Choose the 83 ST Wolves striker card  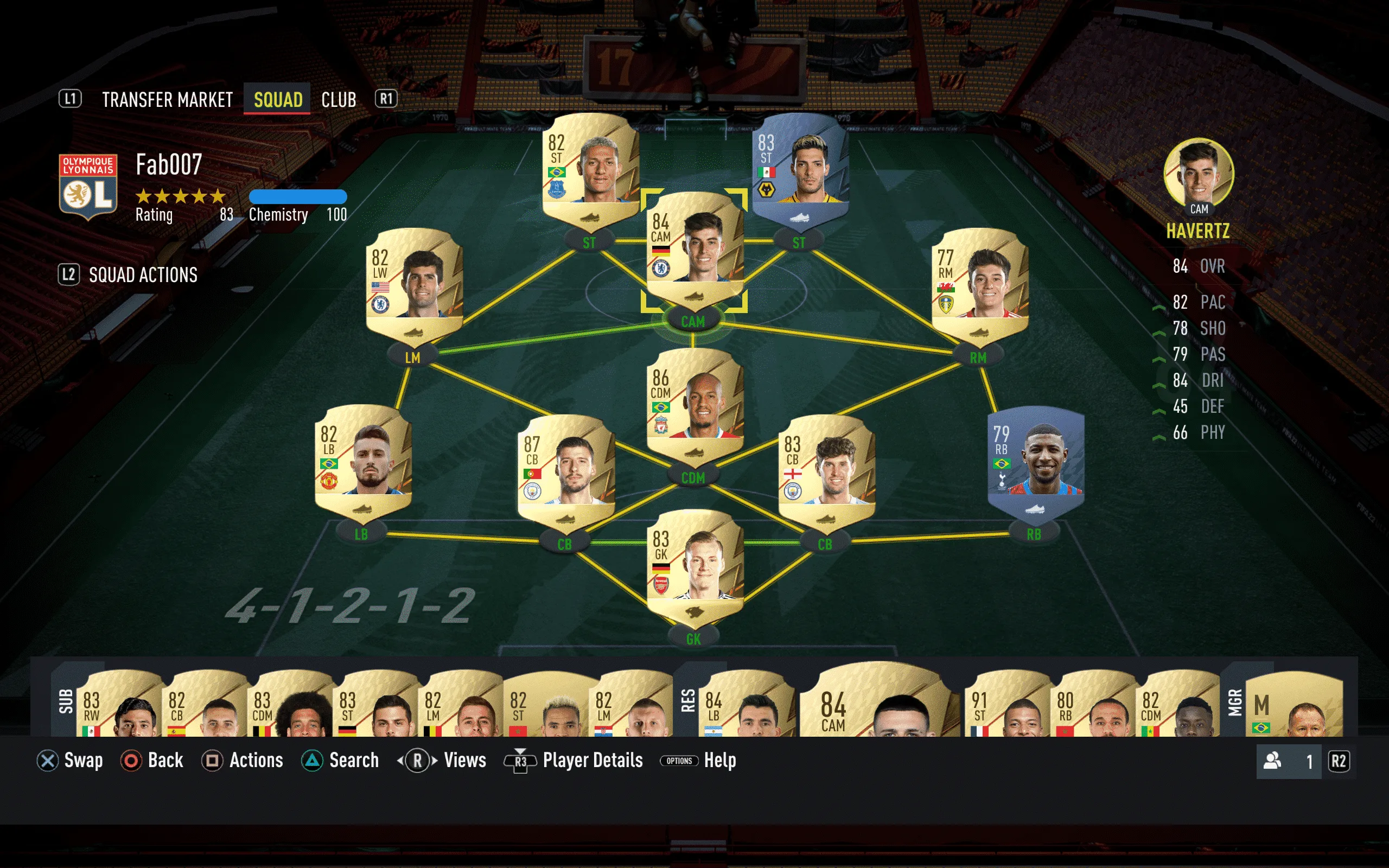point(800,170)
